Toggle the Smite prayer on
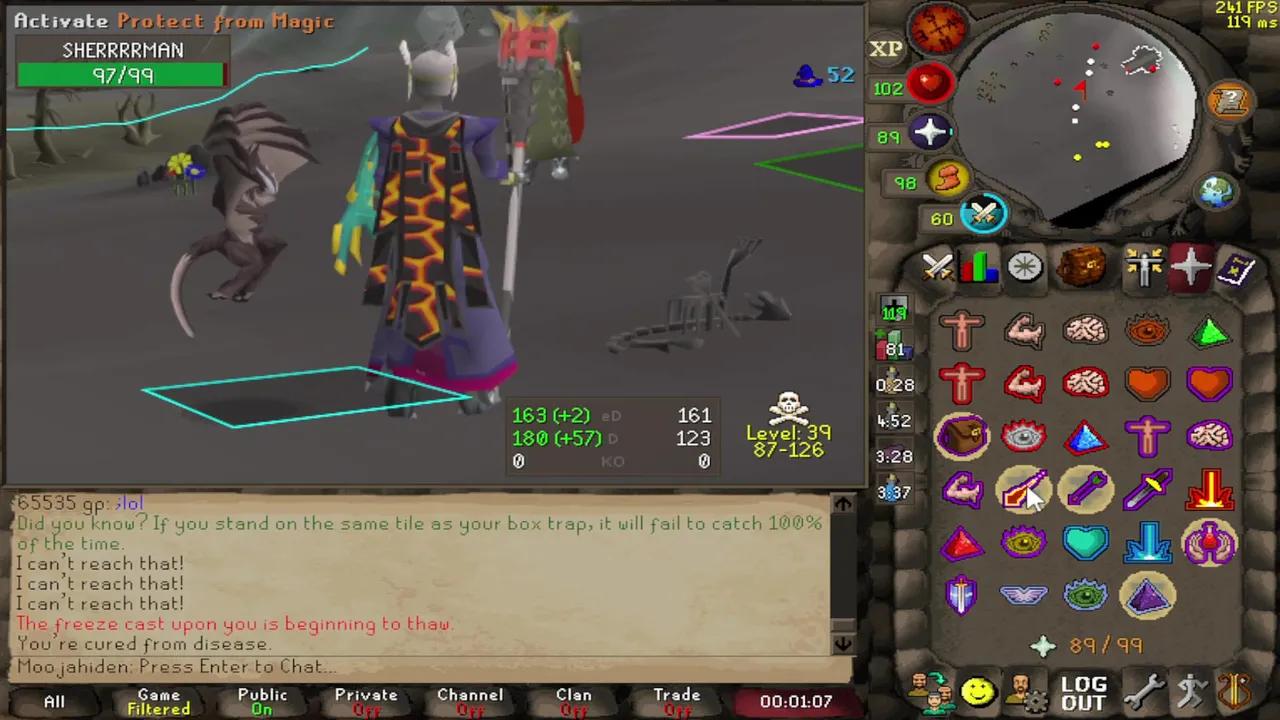Viewport: 1280px width, 720px height. pos(1148,541)
